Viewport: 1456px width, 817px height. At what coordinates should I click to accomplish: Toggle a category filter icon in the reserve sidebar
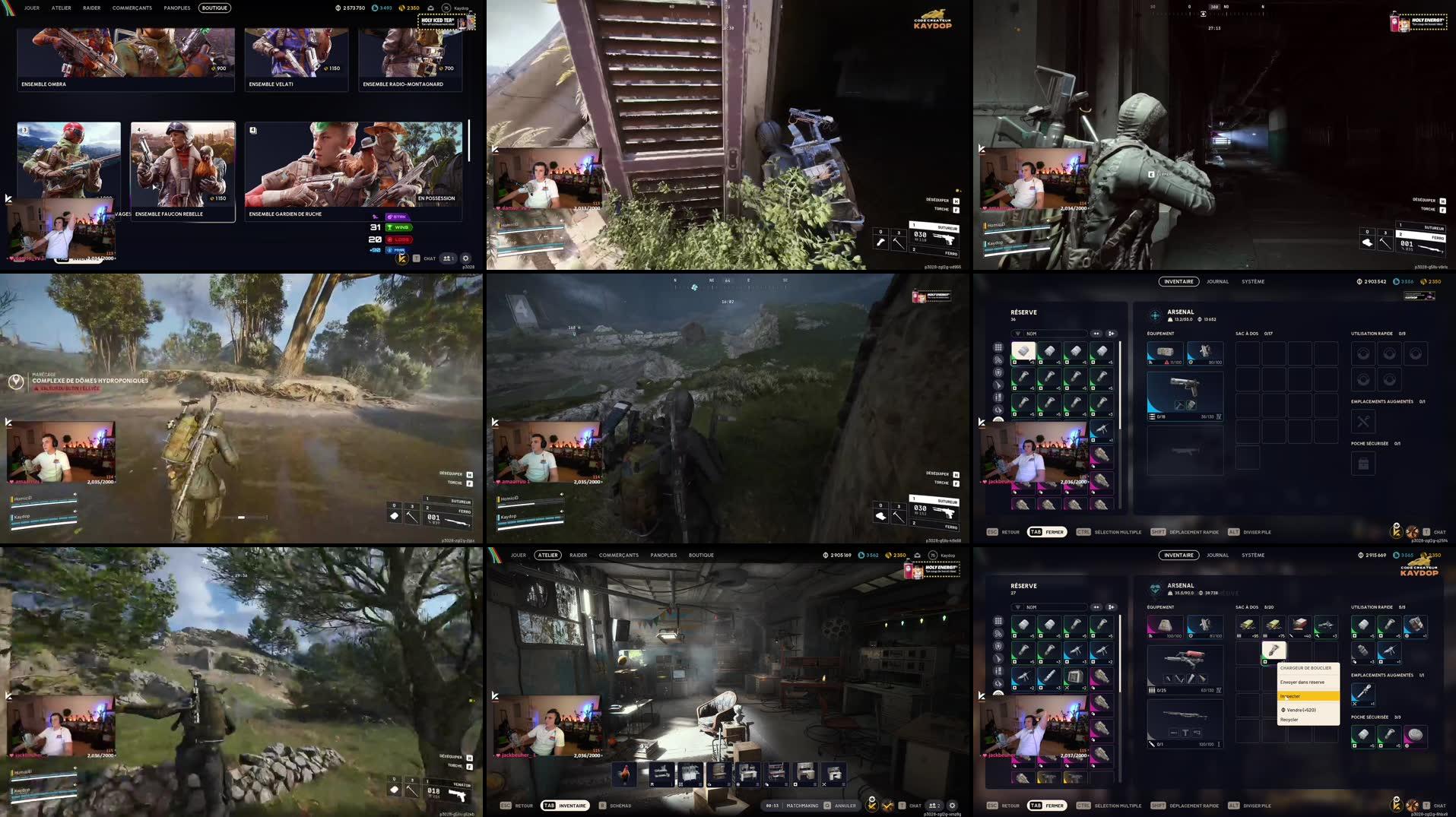[x=998, y=372]
